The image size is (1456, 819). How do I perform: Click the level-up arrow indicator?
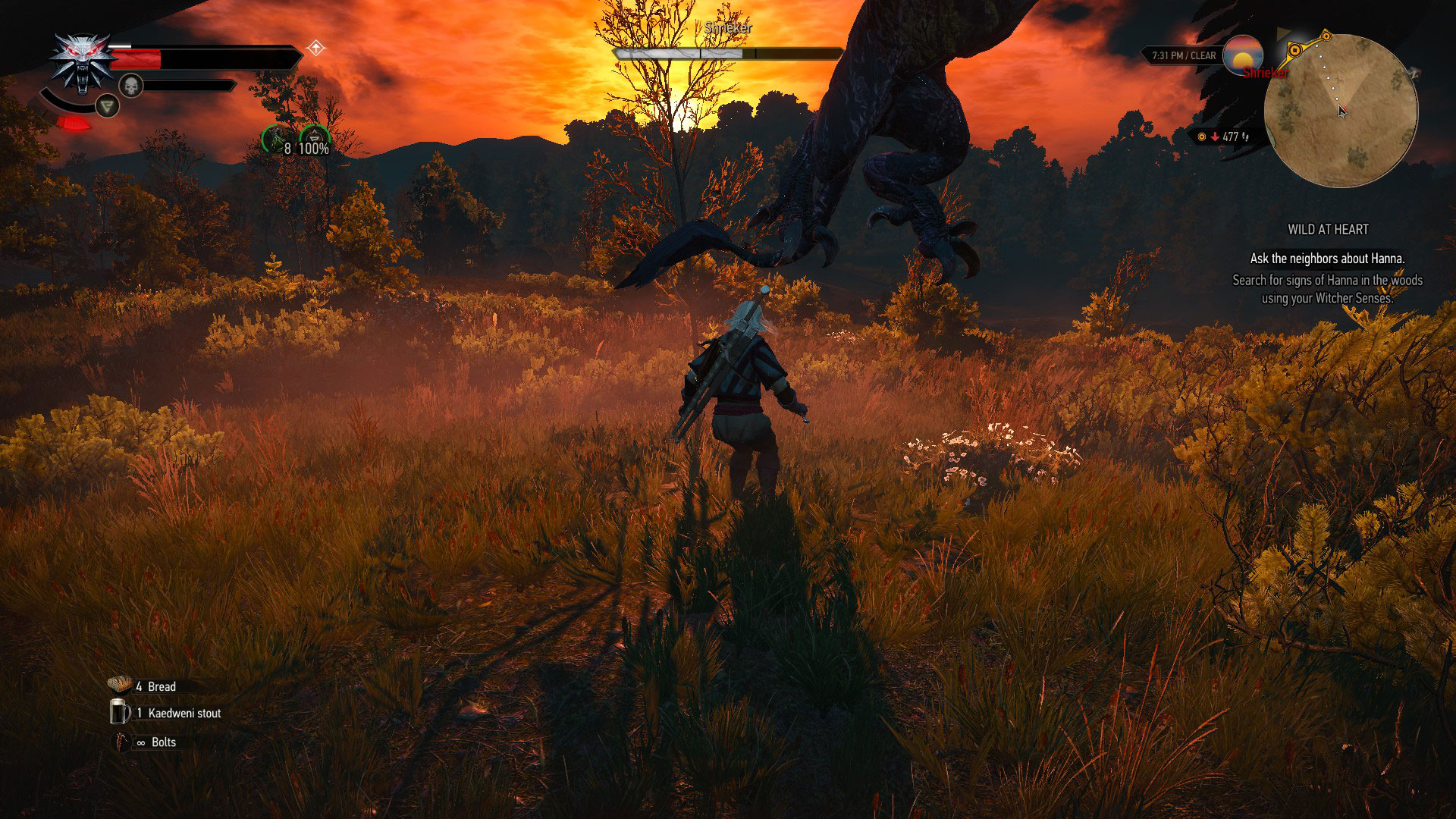pos(315,47)
